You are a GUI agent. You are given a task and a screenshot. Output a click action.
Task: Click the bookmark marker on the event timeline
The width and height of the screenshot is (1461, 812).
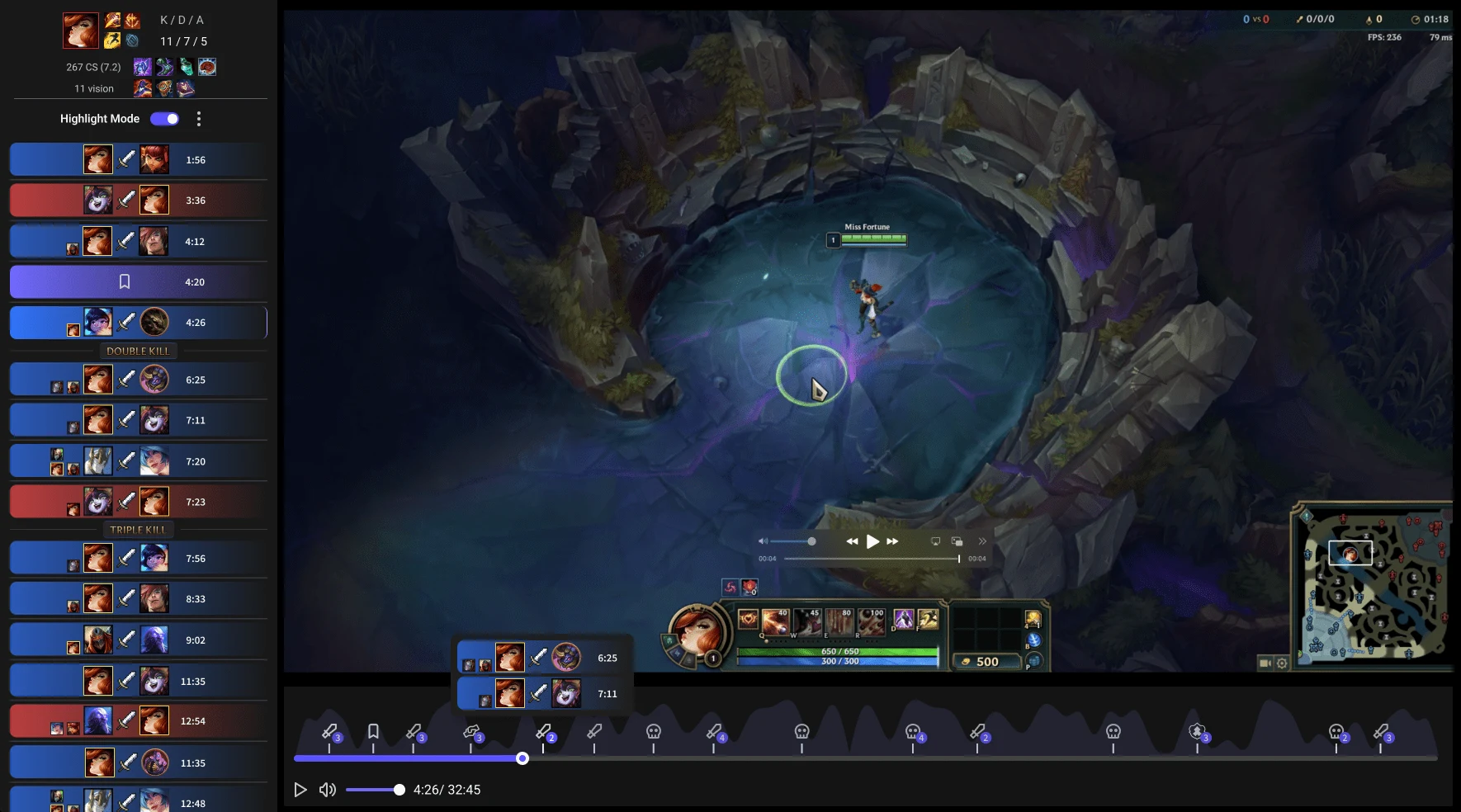click(372, 730)
